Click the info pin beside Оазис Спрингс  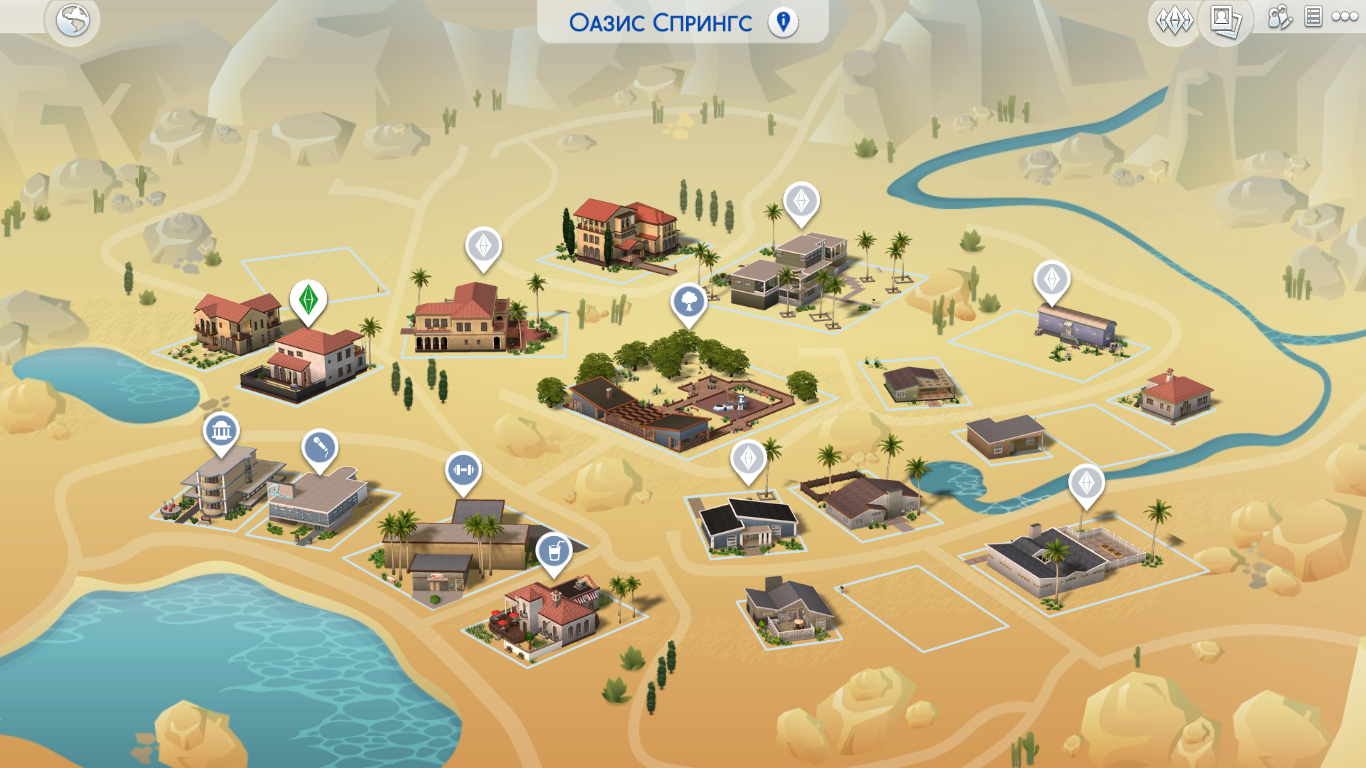coord(783,22)
